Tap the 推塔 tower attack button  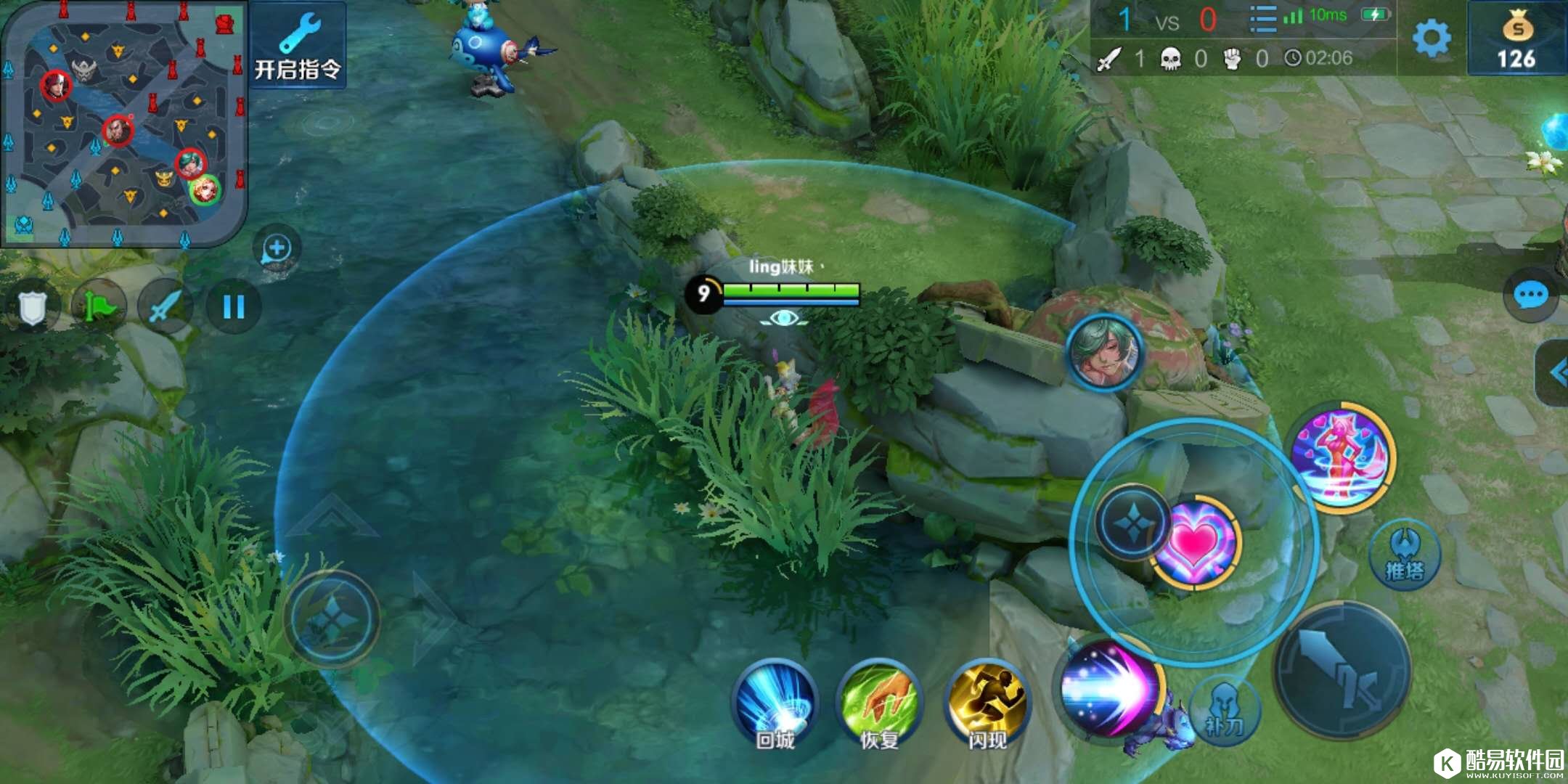pyautogui.click(x=1405, y=555)
